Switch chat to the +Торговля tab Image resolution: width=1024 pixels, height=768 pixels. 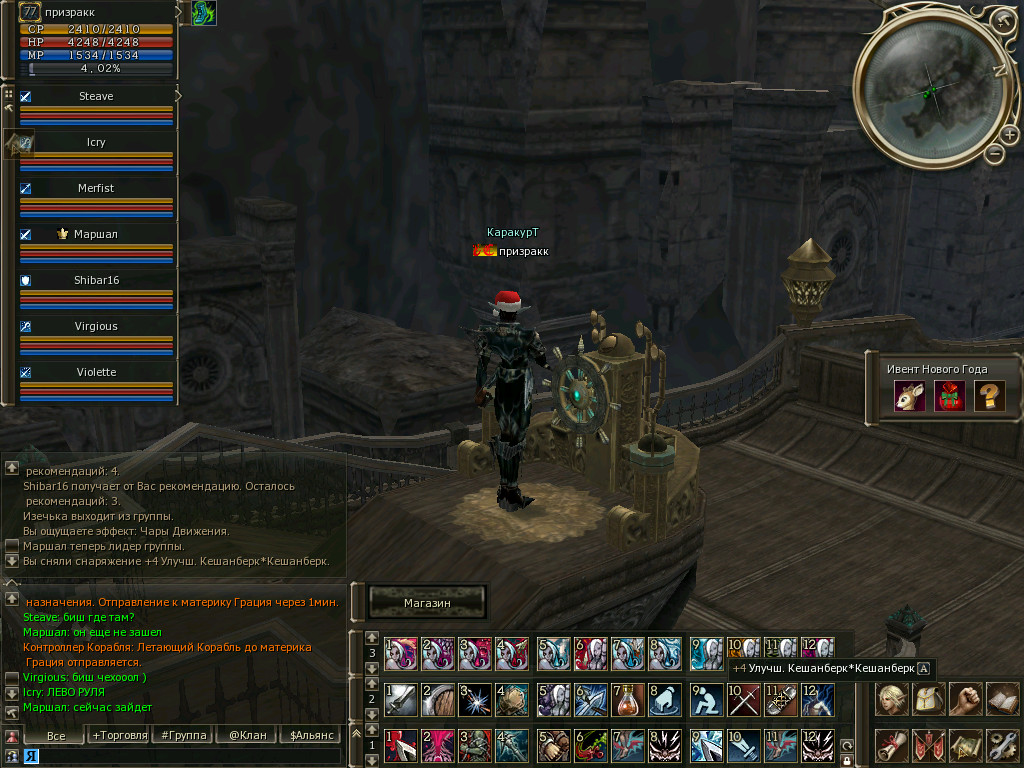point(119,735)
